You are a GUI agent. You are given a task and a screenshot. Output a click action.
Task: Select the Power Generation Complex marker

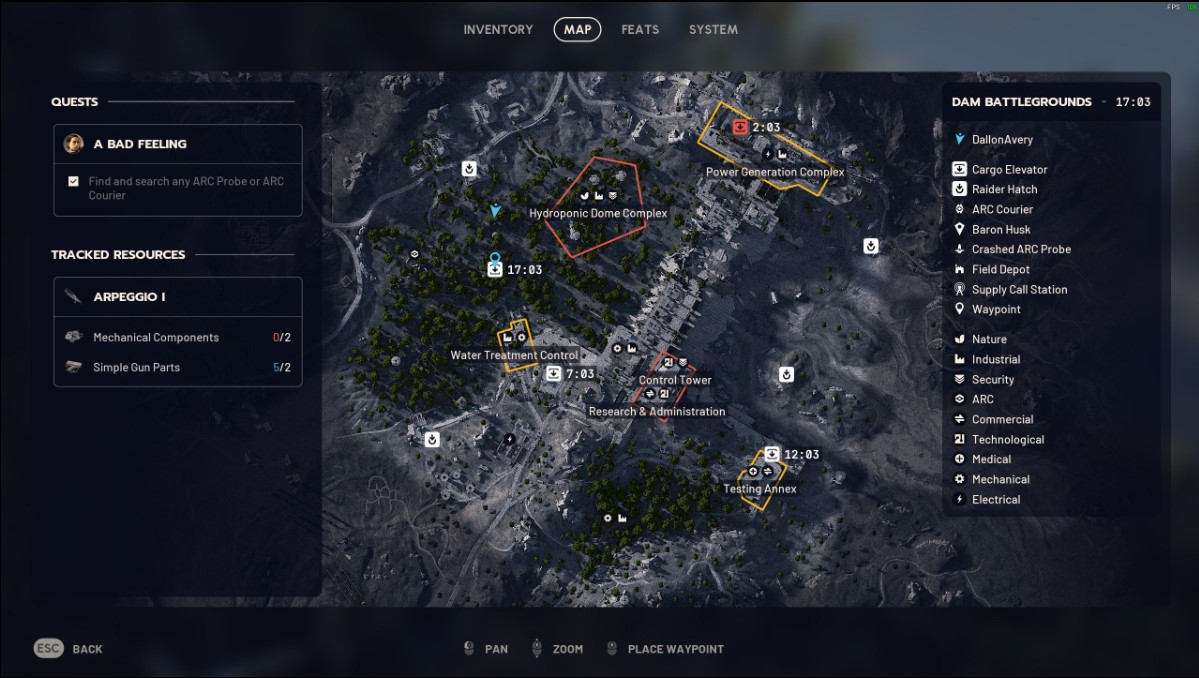(775, 172)
